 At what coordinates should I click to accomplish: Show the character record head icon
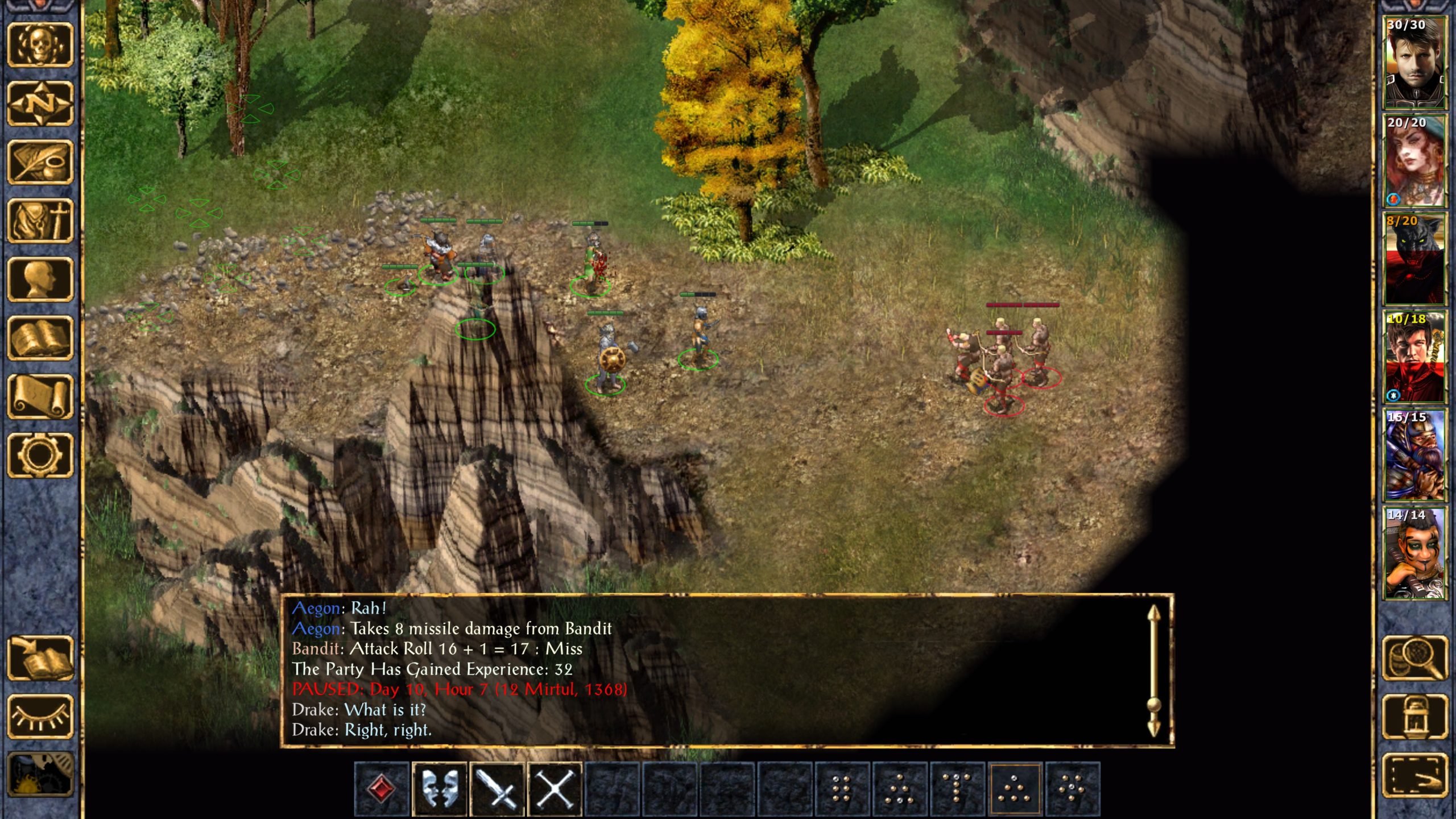(40, 279)
